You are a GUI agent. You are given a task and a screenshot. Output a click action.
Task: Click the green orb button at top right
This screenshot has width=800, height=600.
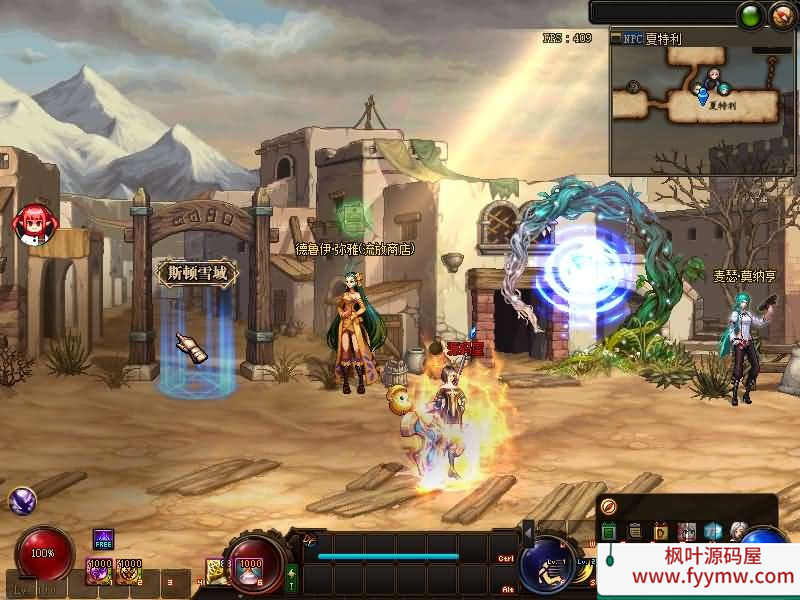[x=749, y=16]
